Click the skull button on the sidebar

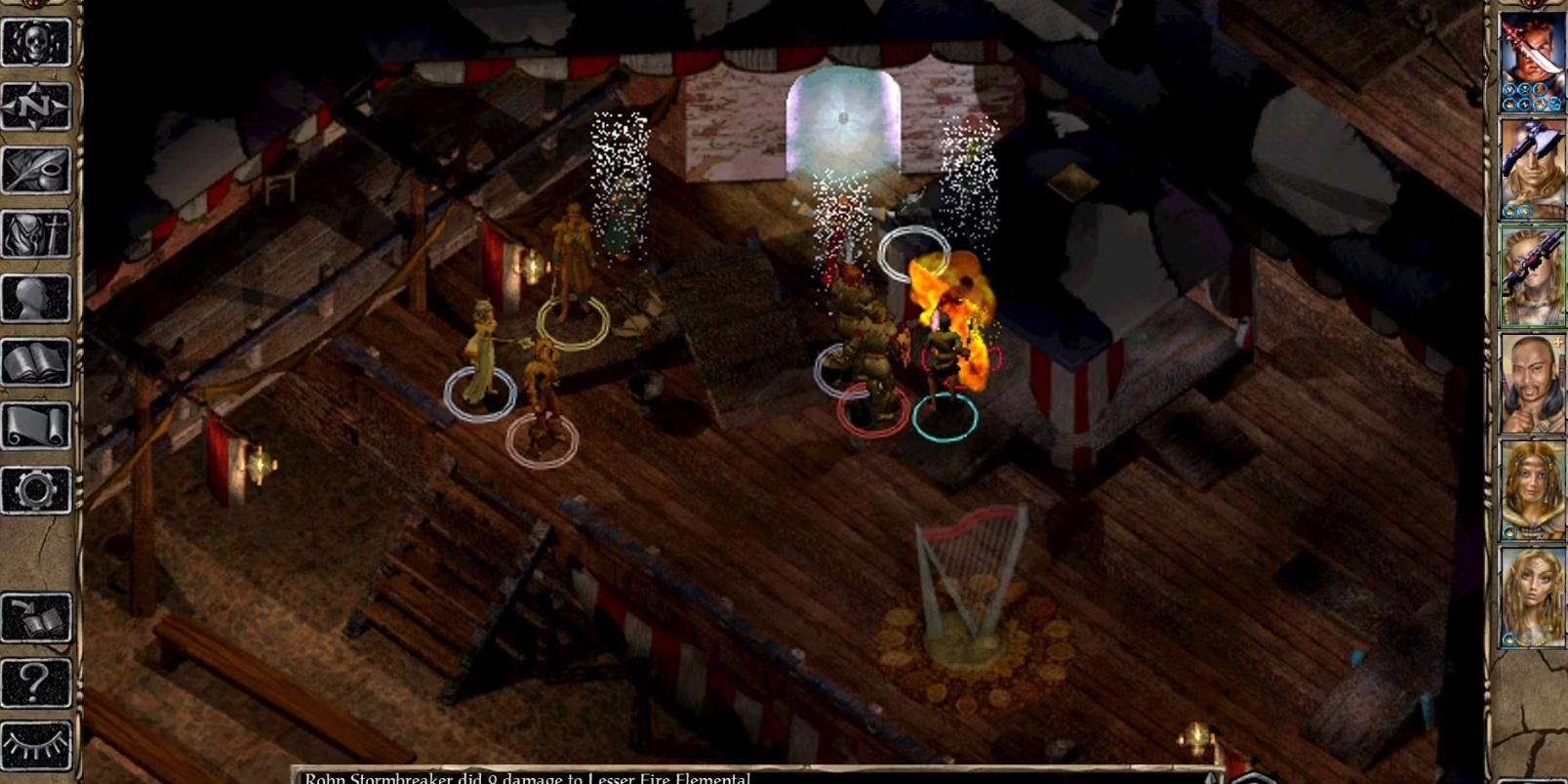click(x=36, y=42)
